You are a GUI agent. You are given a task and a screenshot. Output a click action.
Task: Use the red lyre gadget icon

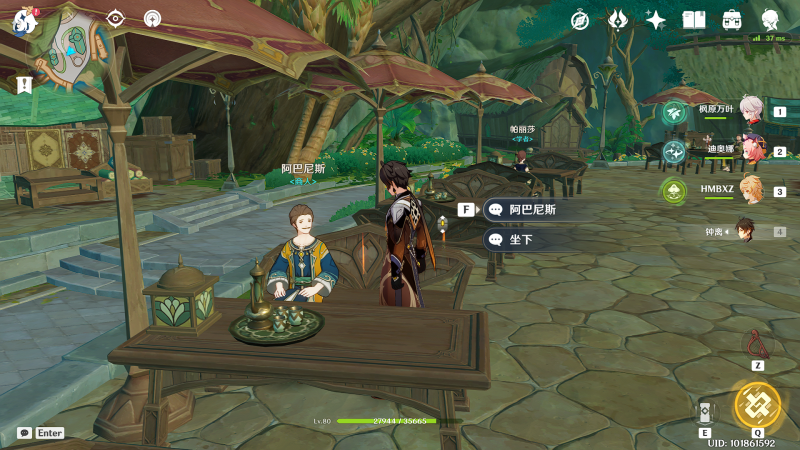[758, 345]
